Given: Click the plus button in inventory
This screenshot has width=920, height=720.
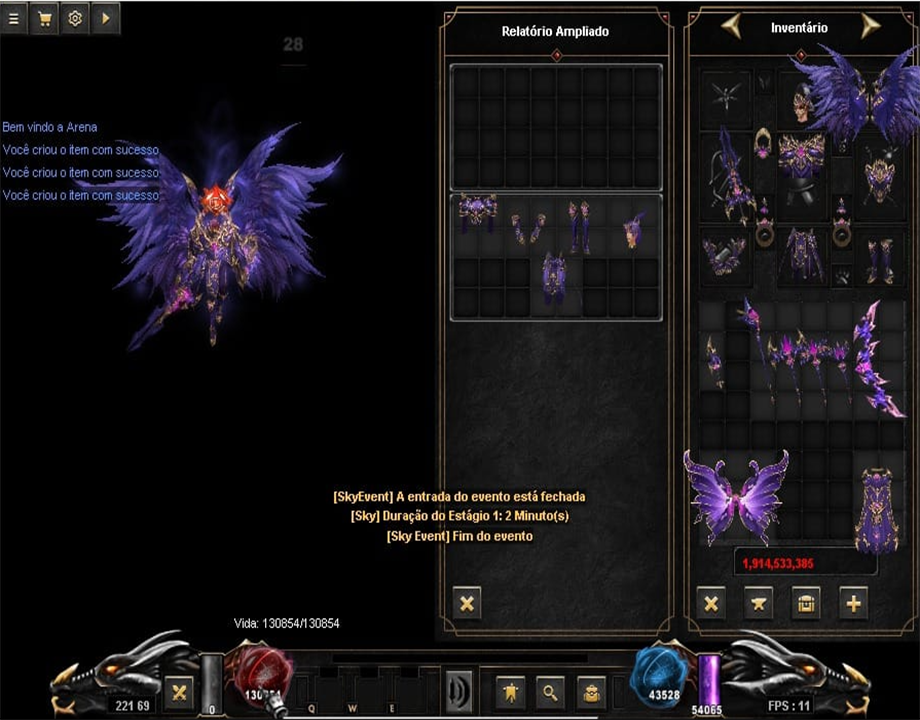Looking at the screenshot, I should (x=853, y=603).
